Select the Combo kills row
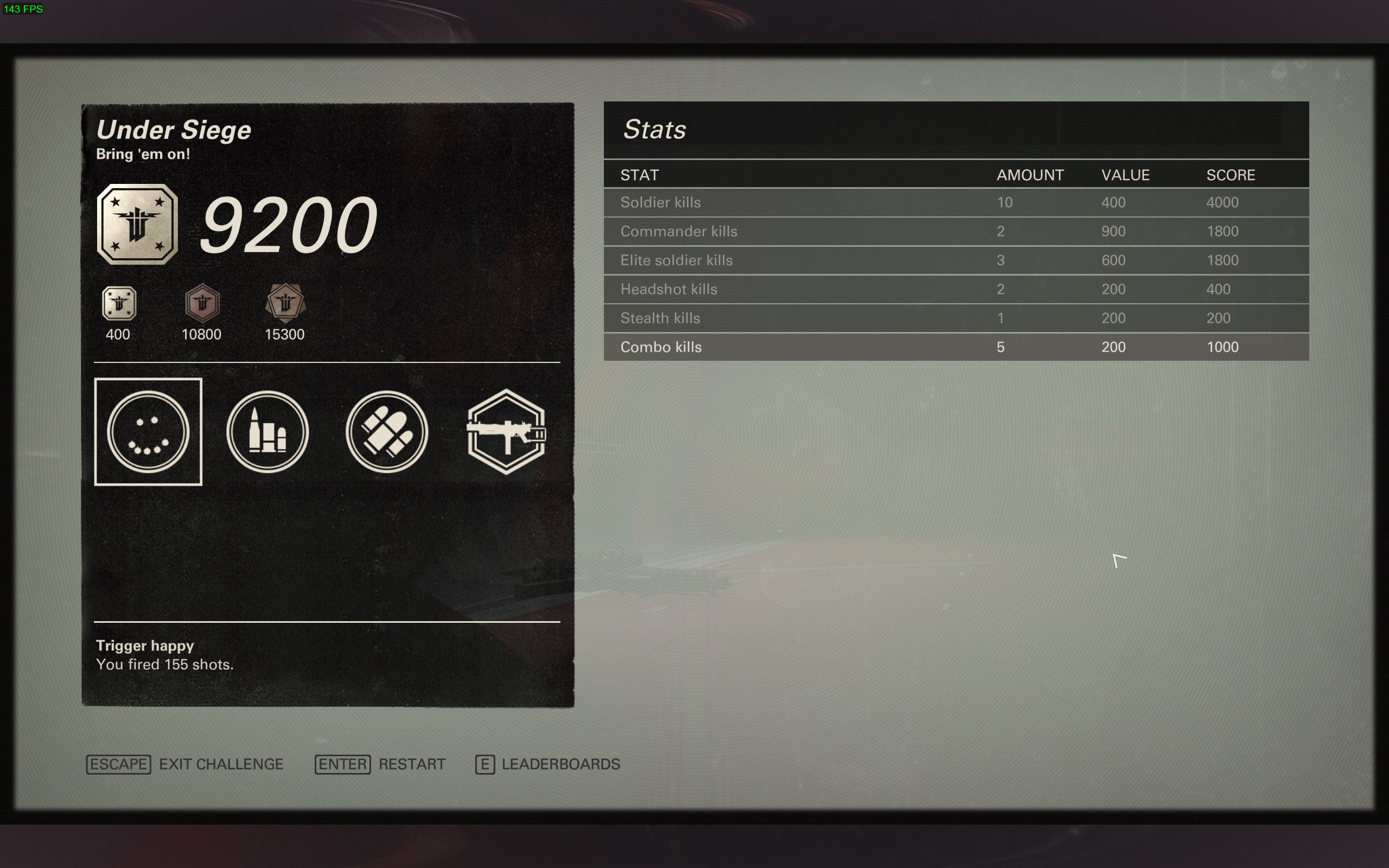The height and width of the screenshot is (868, 1389). [955, 347]
